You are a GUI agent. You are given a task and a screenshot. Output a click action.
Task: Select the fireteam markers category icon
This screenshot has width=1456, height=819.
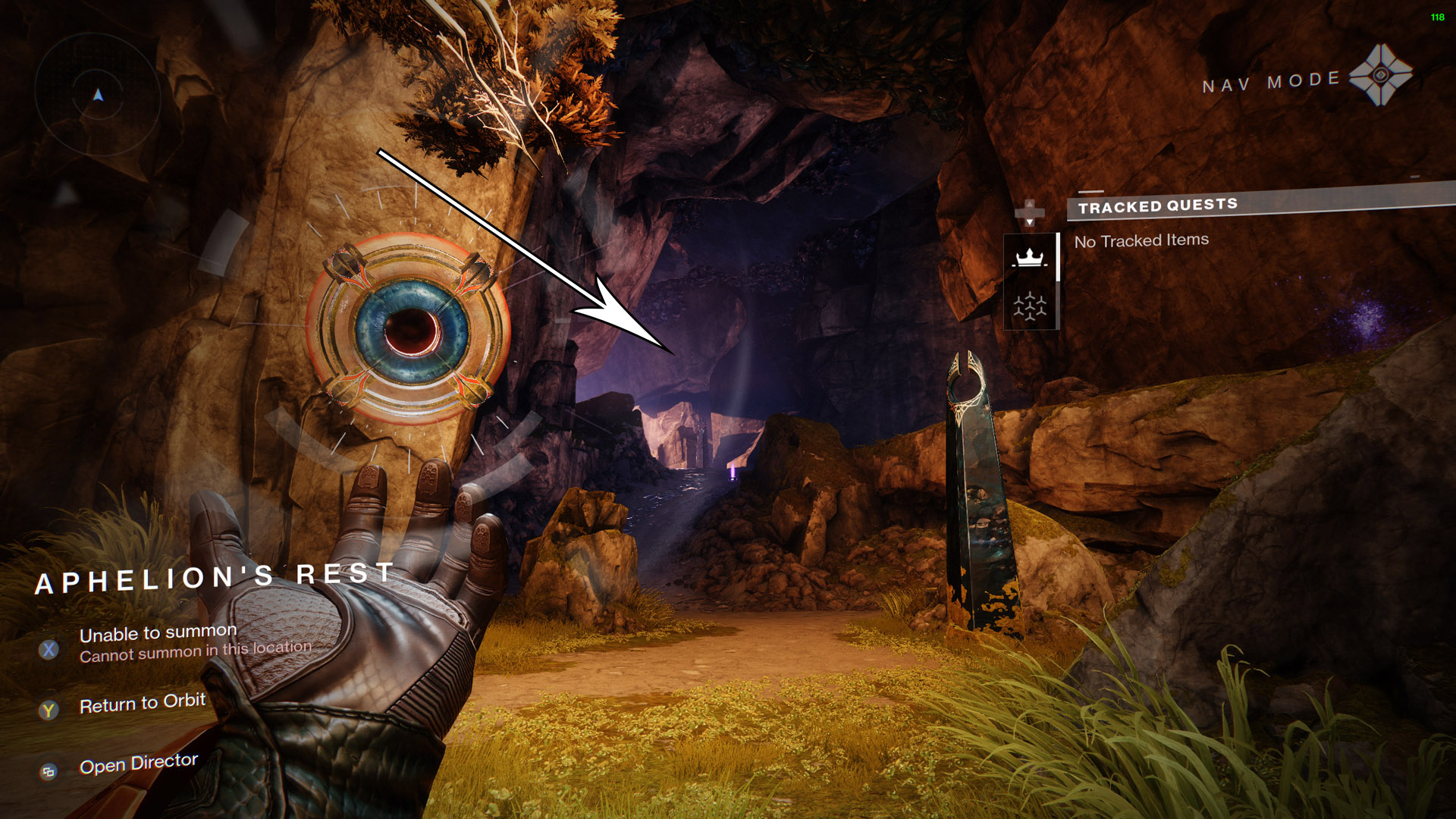tap(1030, 307)
